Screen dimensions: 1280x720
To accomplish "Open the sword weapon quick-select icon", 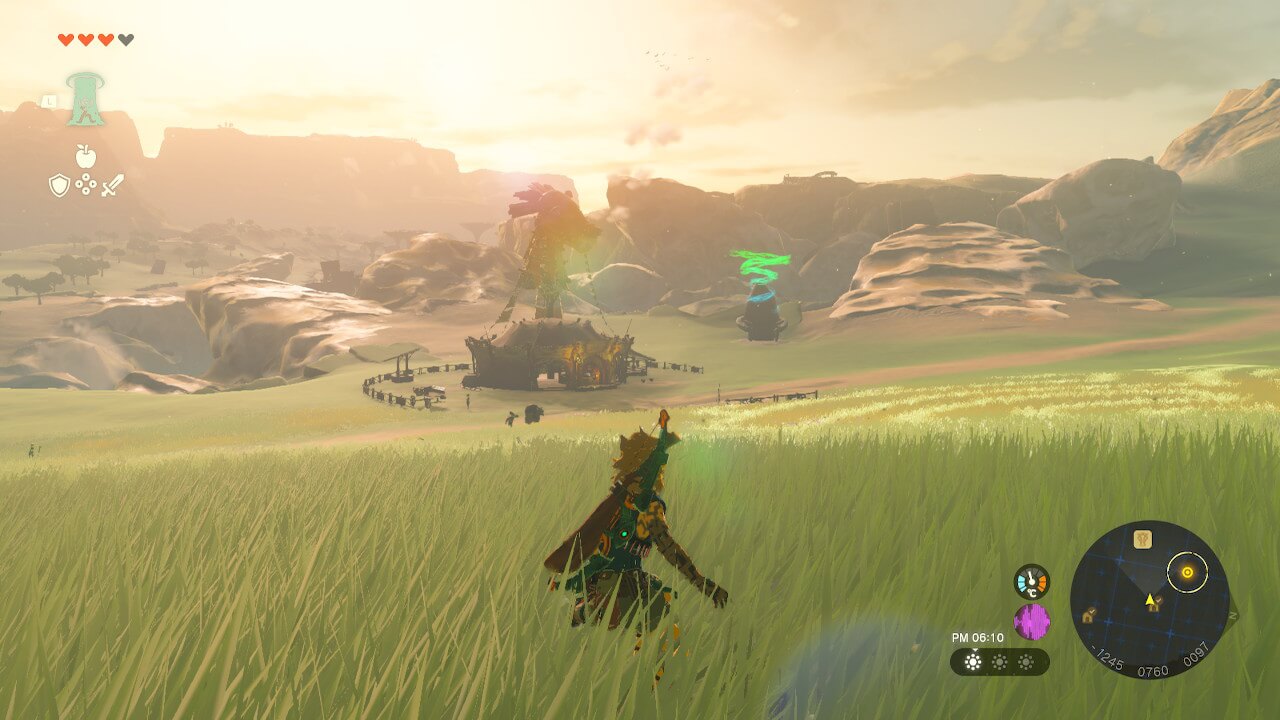I will coord(112,185).
